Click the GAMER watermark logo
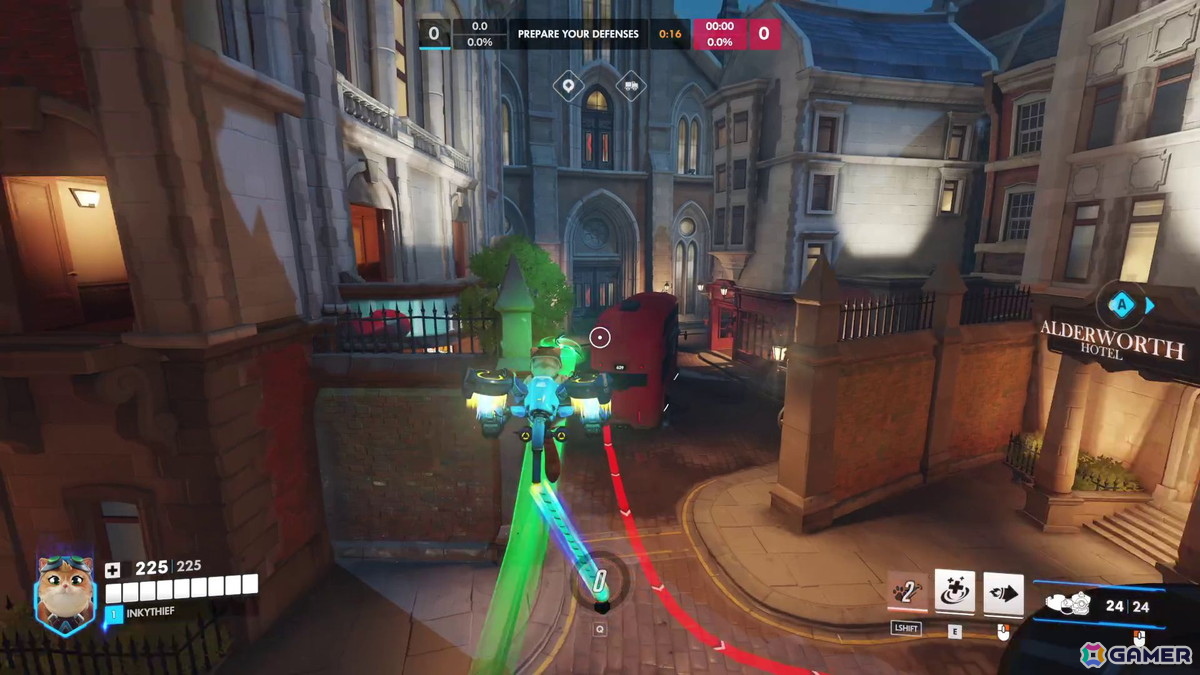Screen dimensions: 1200x675 (1136, 655)
